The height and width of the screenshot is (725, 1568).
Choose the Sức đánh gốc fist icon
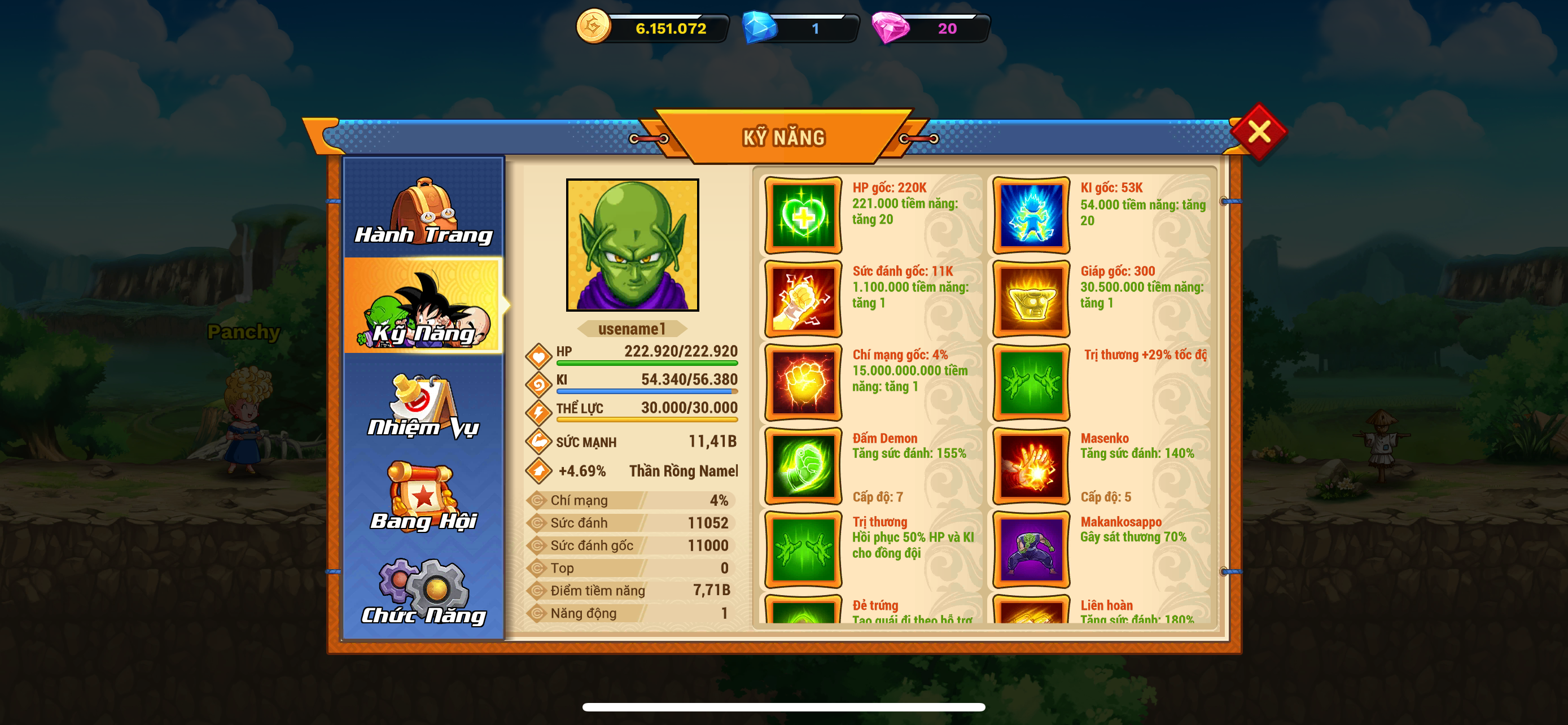click(803, 299)
